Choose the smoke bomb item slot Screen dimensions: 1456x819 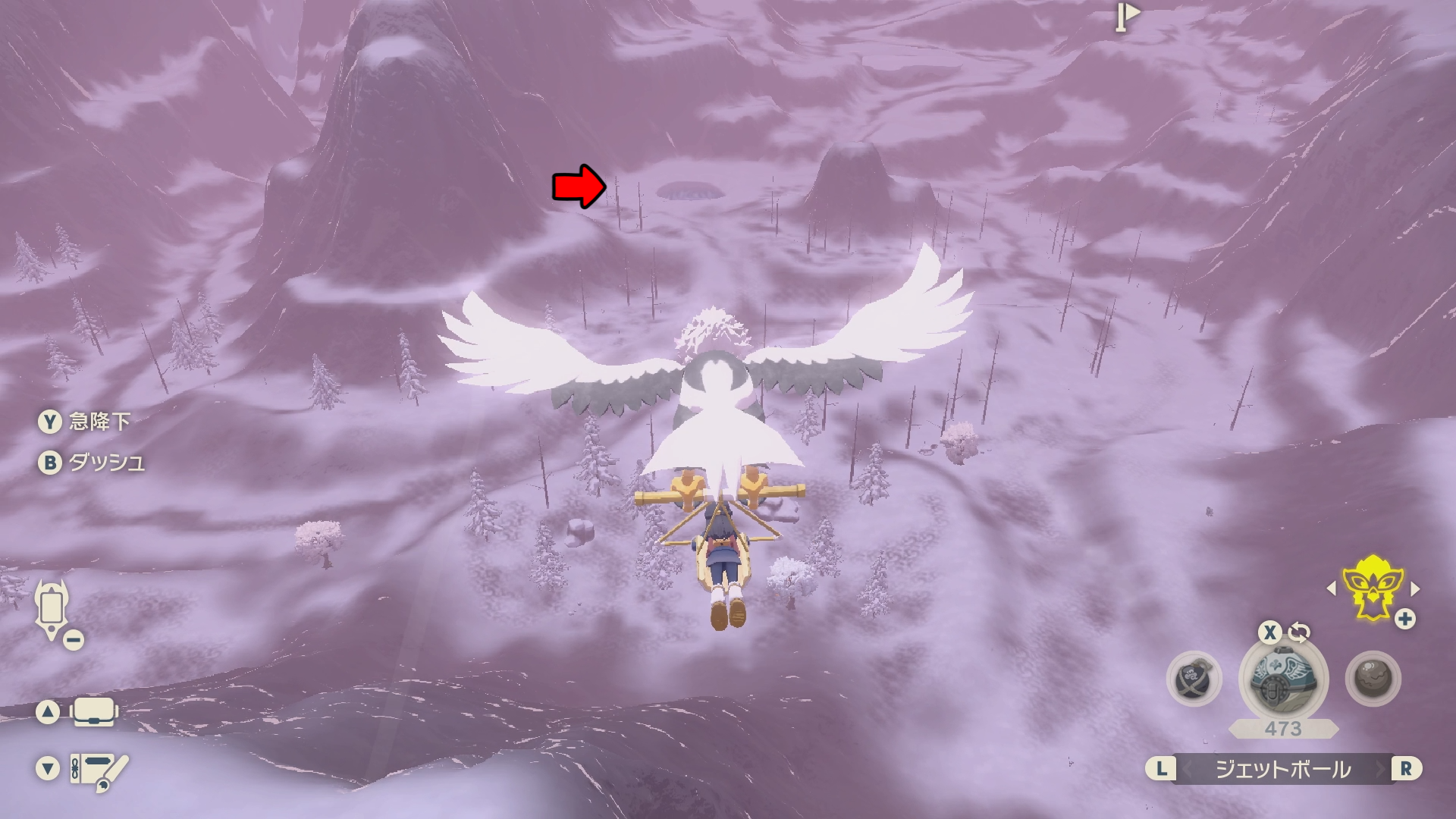point(1194,679)
